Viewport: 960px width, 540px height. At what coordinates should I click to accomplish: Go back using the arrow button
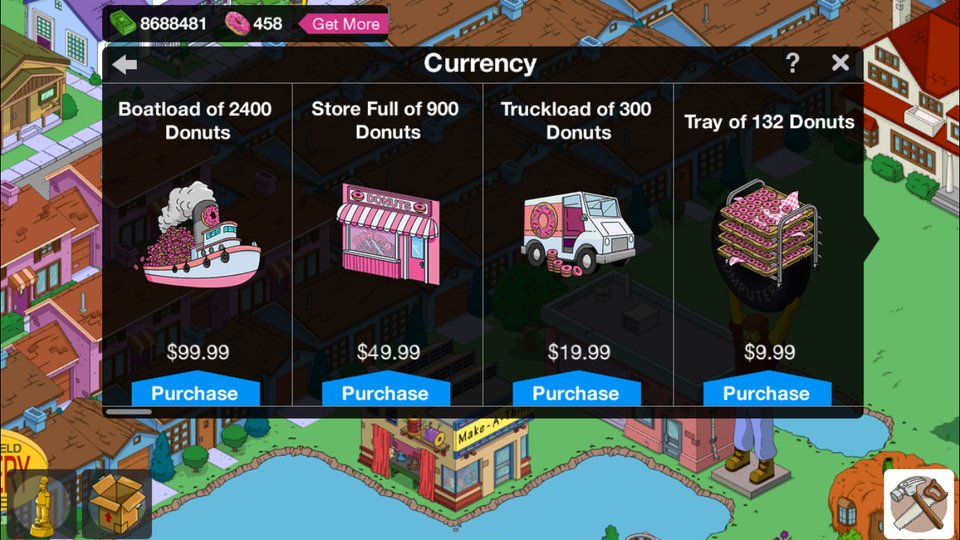point(125,65)
